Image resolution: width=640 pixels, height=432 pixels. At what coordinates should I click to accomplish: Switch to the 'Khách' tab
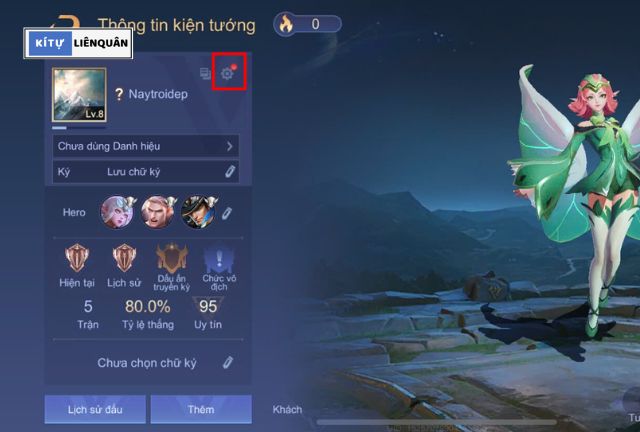pos(287,409)
